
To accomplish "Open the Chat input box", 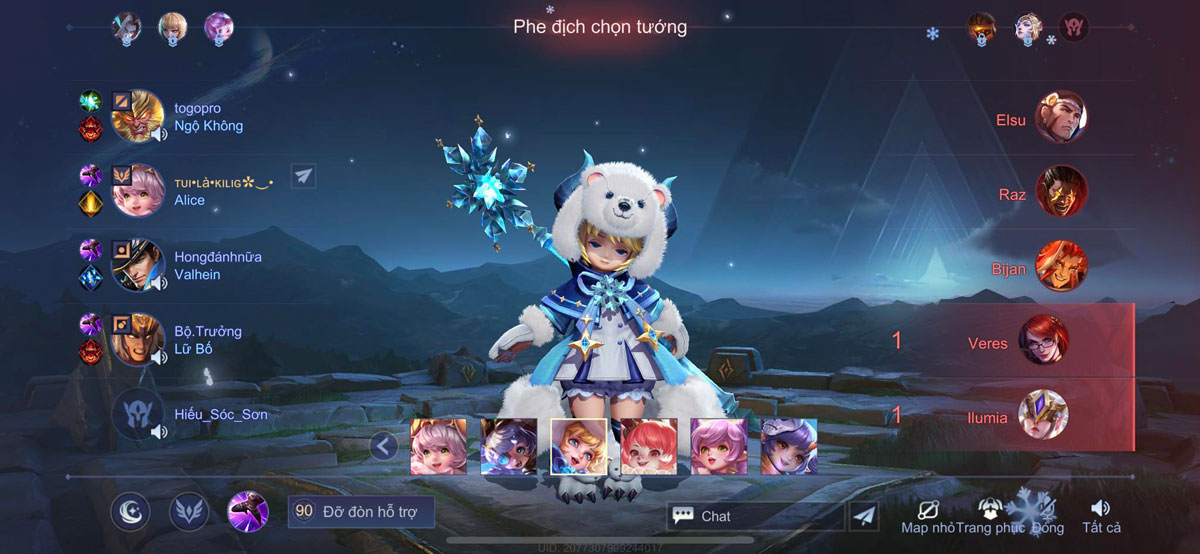I will [755, 516].
